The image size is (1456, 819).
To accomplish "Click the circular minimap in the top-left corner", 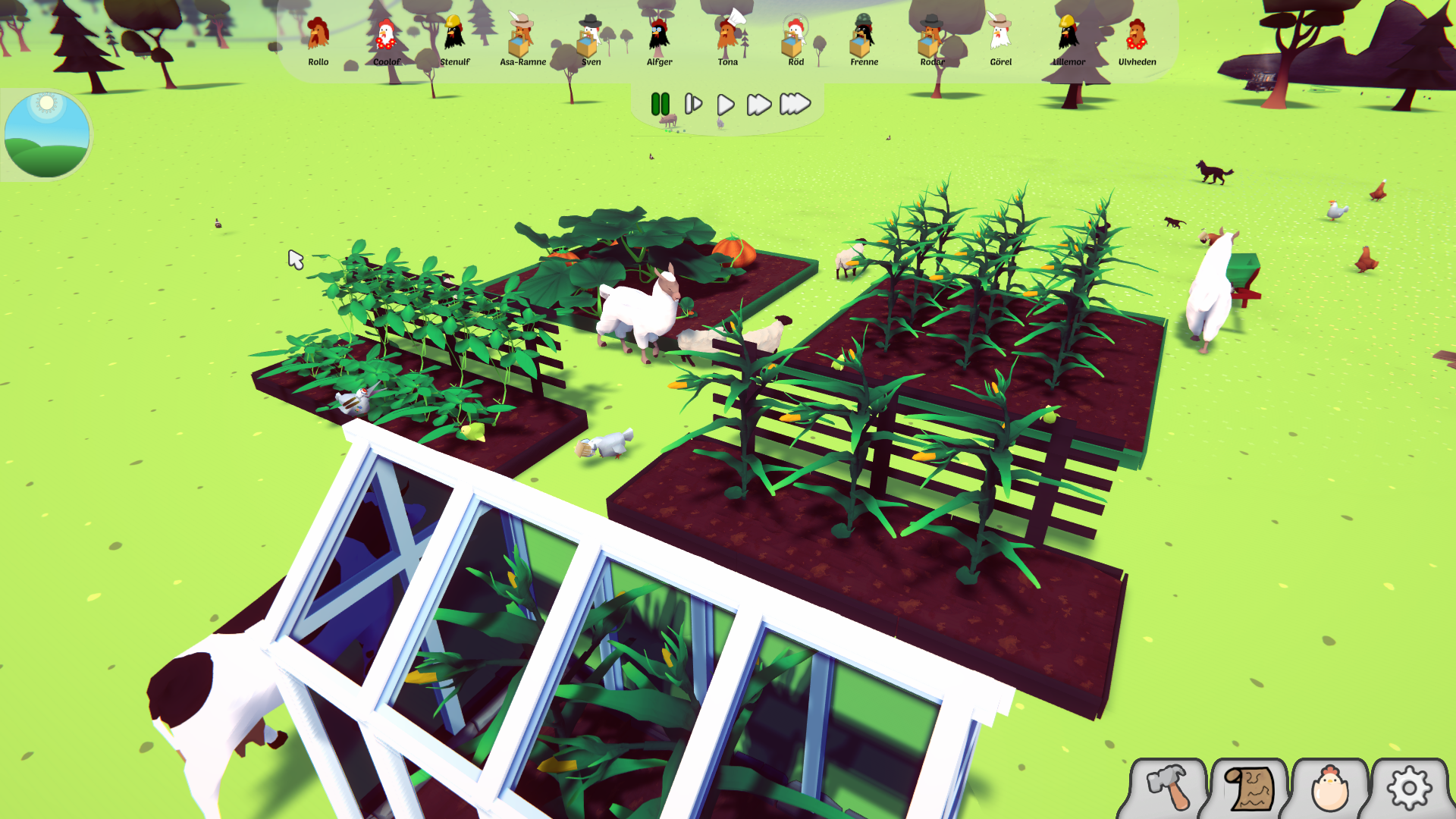I will [x=49, y=133].
